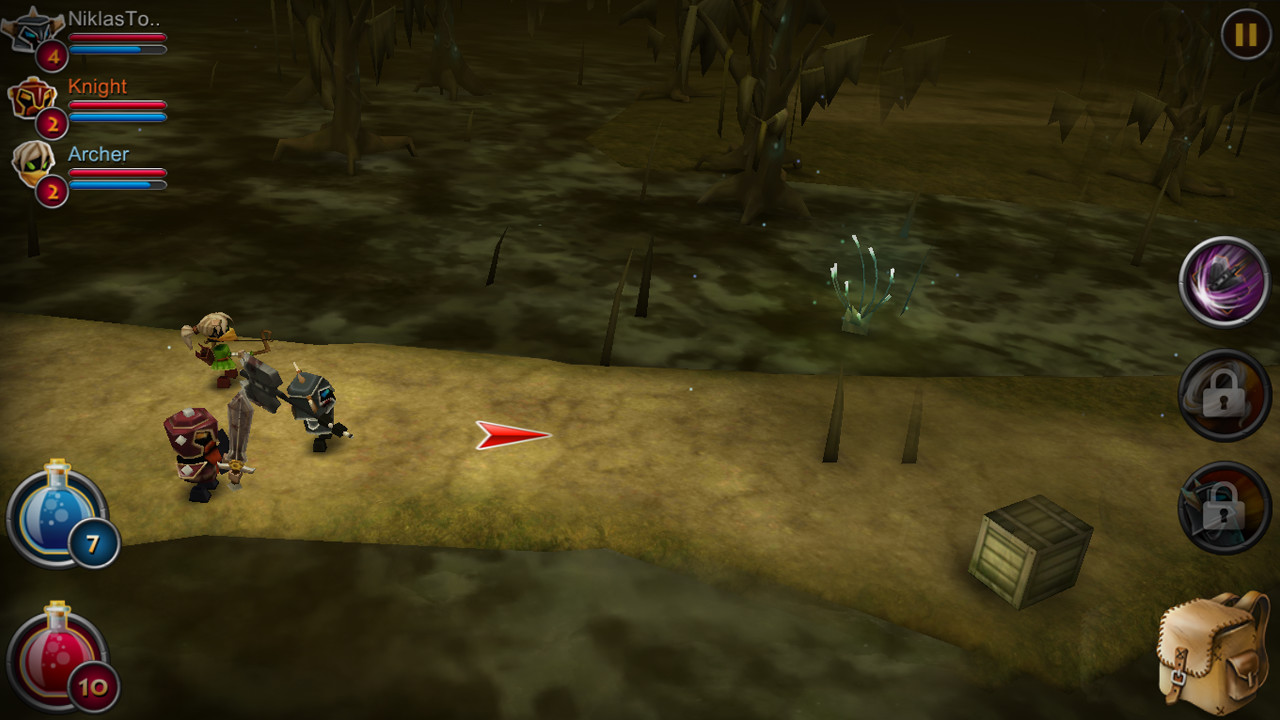This screenshot has width=1280, height=720.
Task: Activate the purple whirlwind skill
Action: click(1223, 281)
